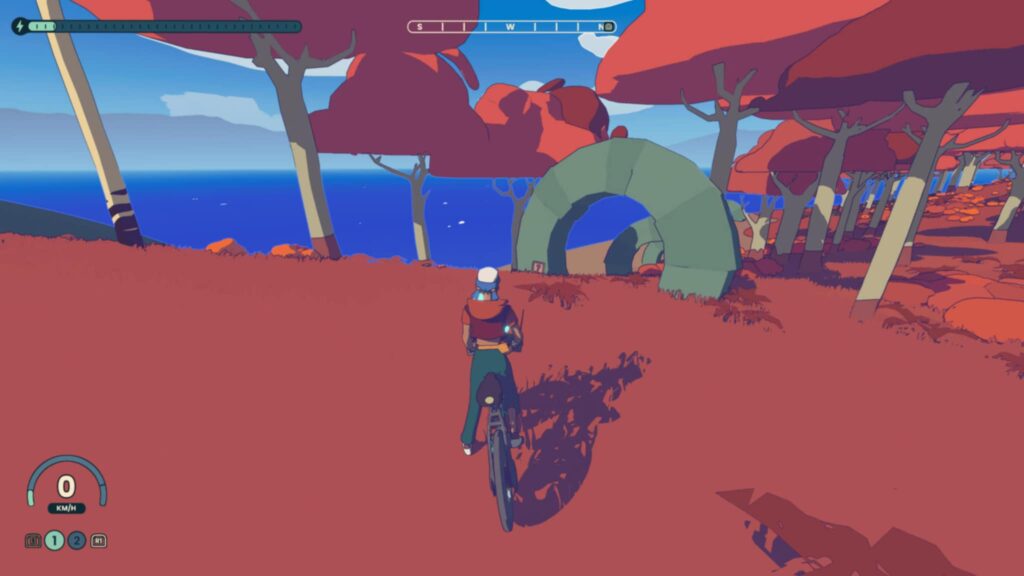Click the compass direction bar
The image size is (1024, 576).
(x=511, y=27)
